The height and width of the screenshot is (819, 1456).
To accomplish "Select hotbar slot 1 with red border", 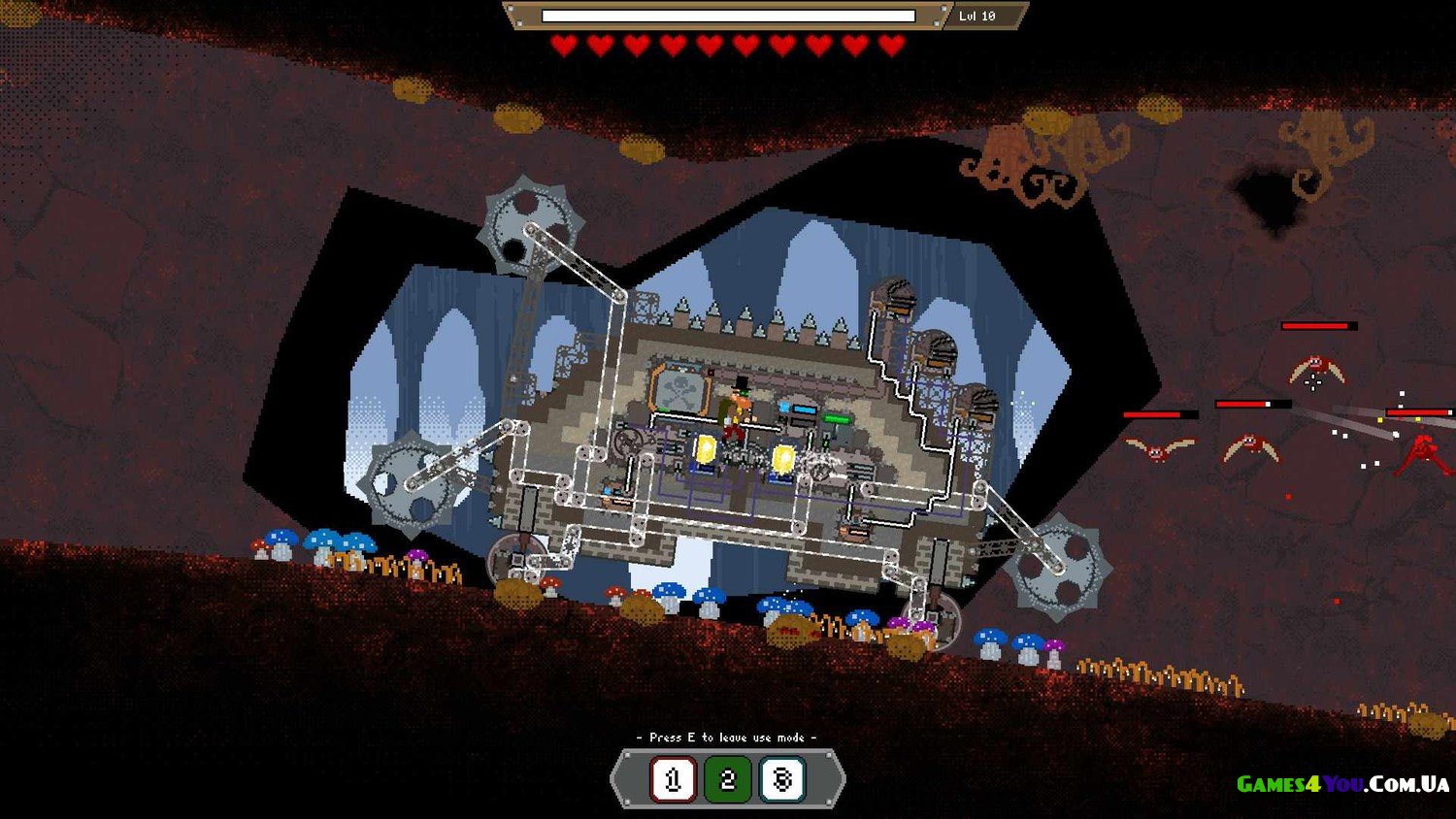I will pos(673,779).
